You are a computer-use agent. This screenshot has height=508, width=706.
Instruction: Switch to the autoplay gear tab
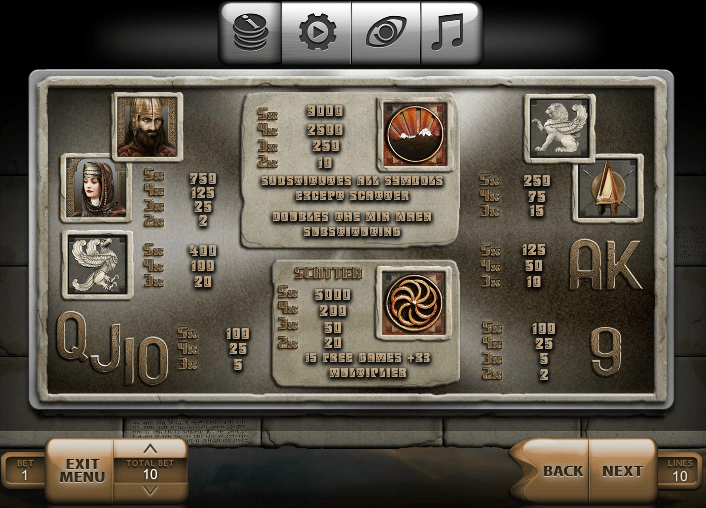(x=316, y=32)
